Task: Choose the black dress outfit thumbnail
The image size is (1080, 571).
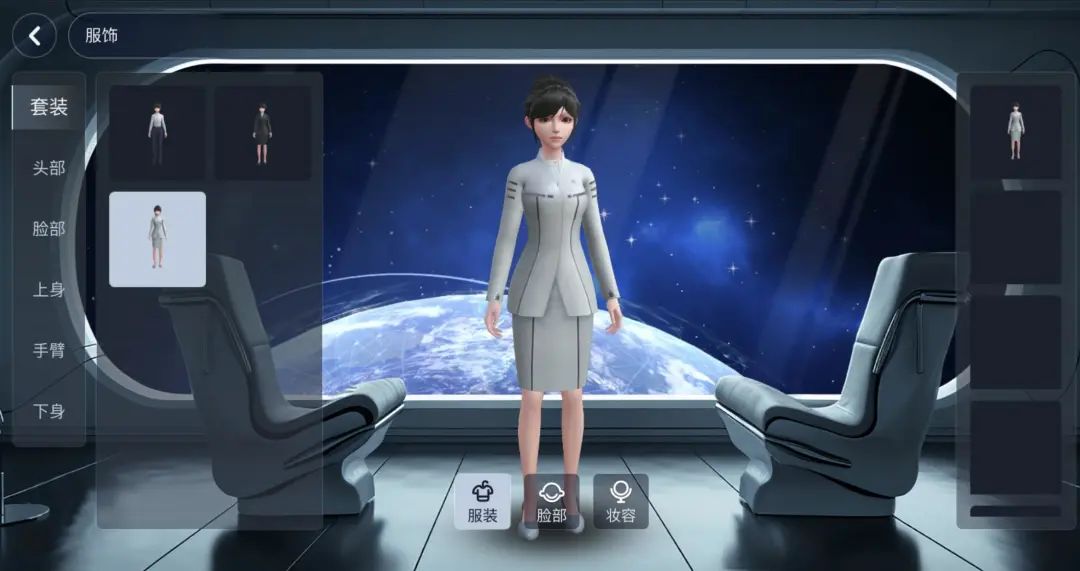Action: pos(262,133)
